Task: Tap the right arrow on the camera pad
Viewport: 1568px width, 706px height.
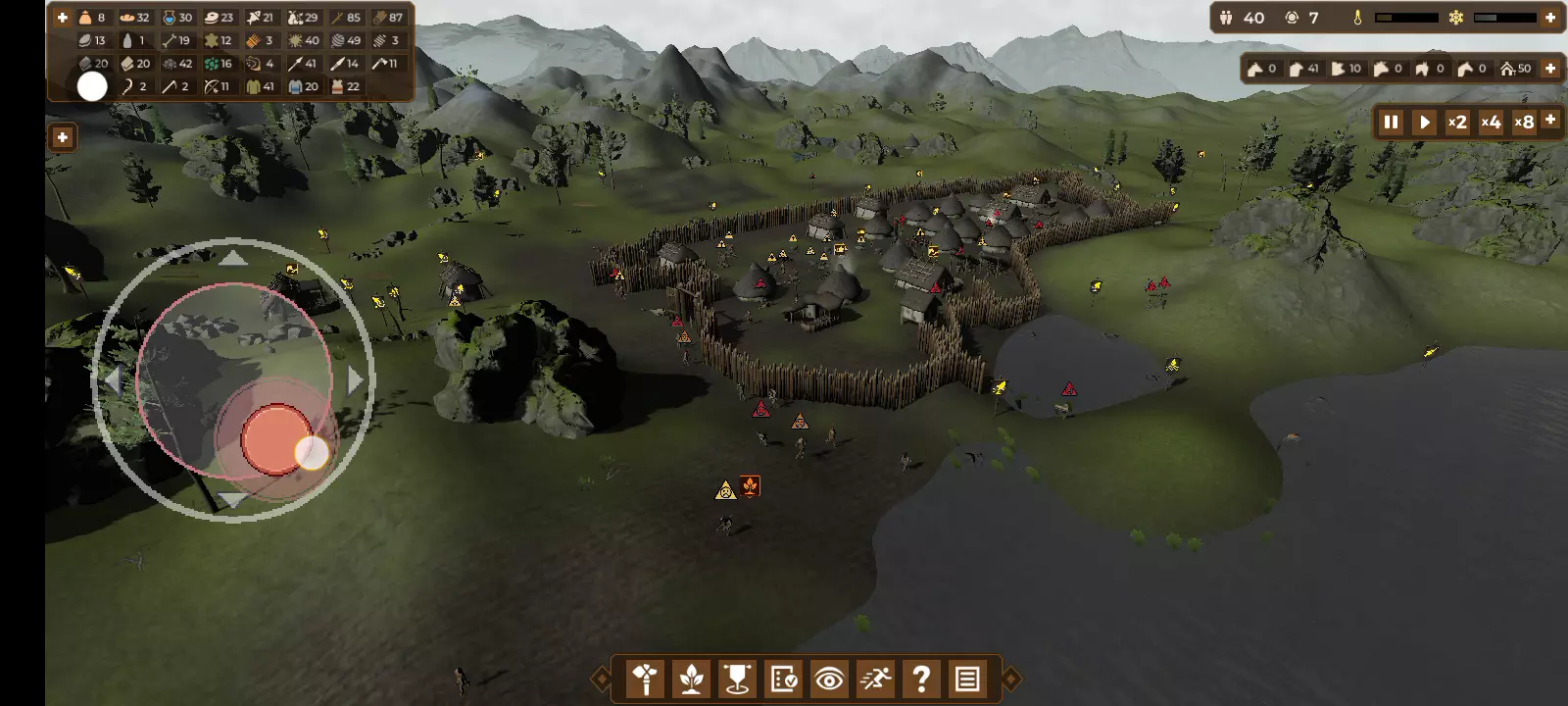Action: tap(355, 379)
